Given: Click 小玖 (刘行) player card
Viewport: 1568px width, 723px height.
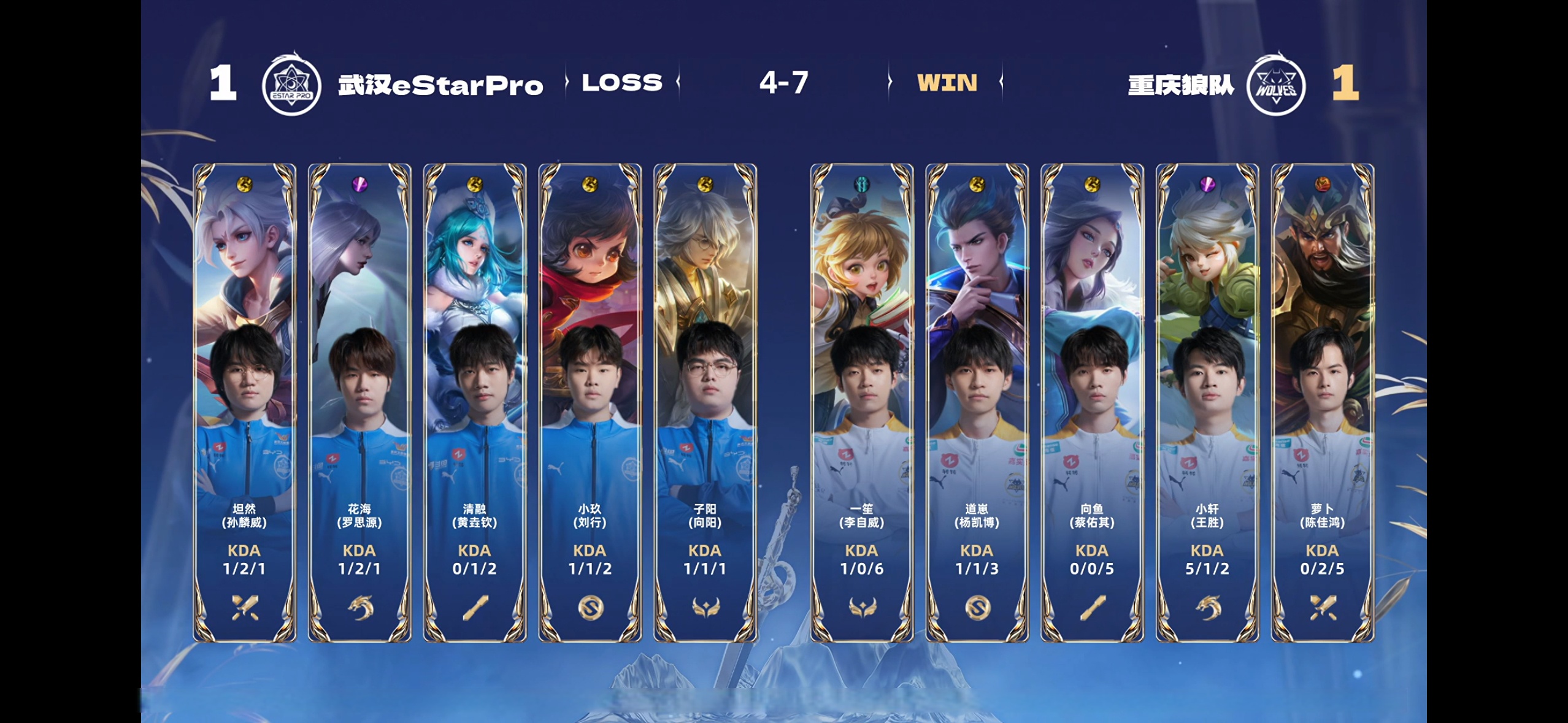Looking at the screenshot, I should (590, 402).
